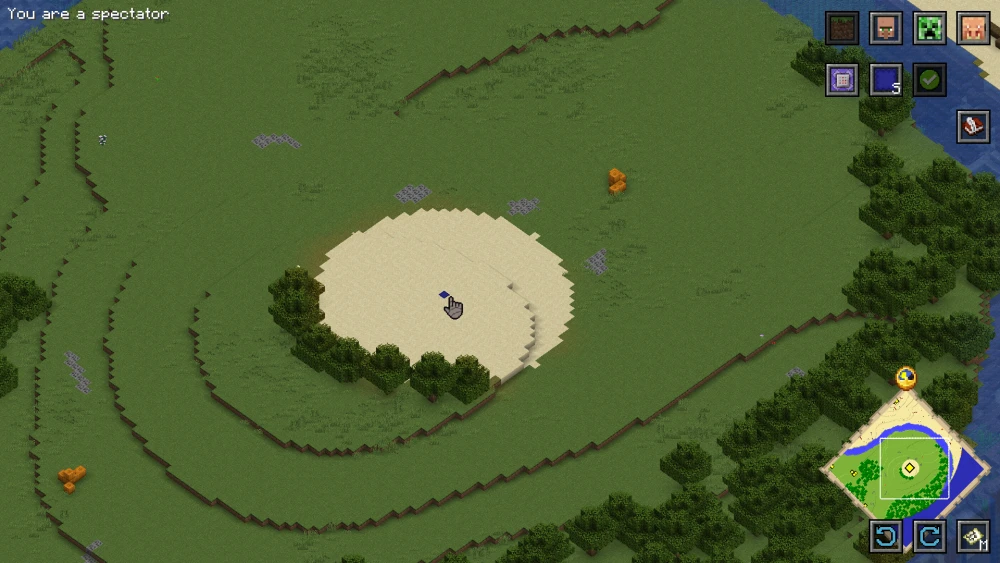This screenshot has width=1000, height=563.
Task: Click the clock icon above the minimap
Action: (906, 377)
